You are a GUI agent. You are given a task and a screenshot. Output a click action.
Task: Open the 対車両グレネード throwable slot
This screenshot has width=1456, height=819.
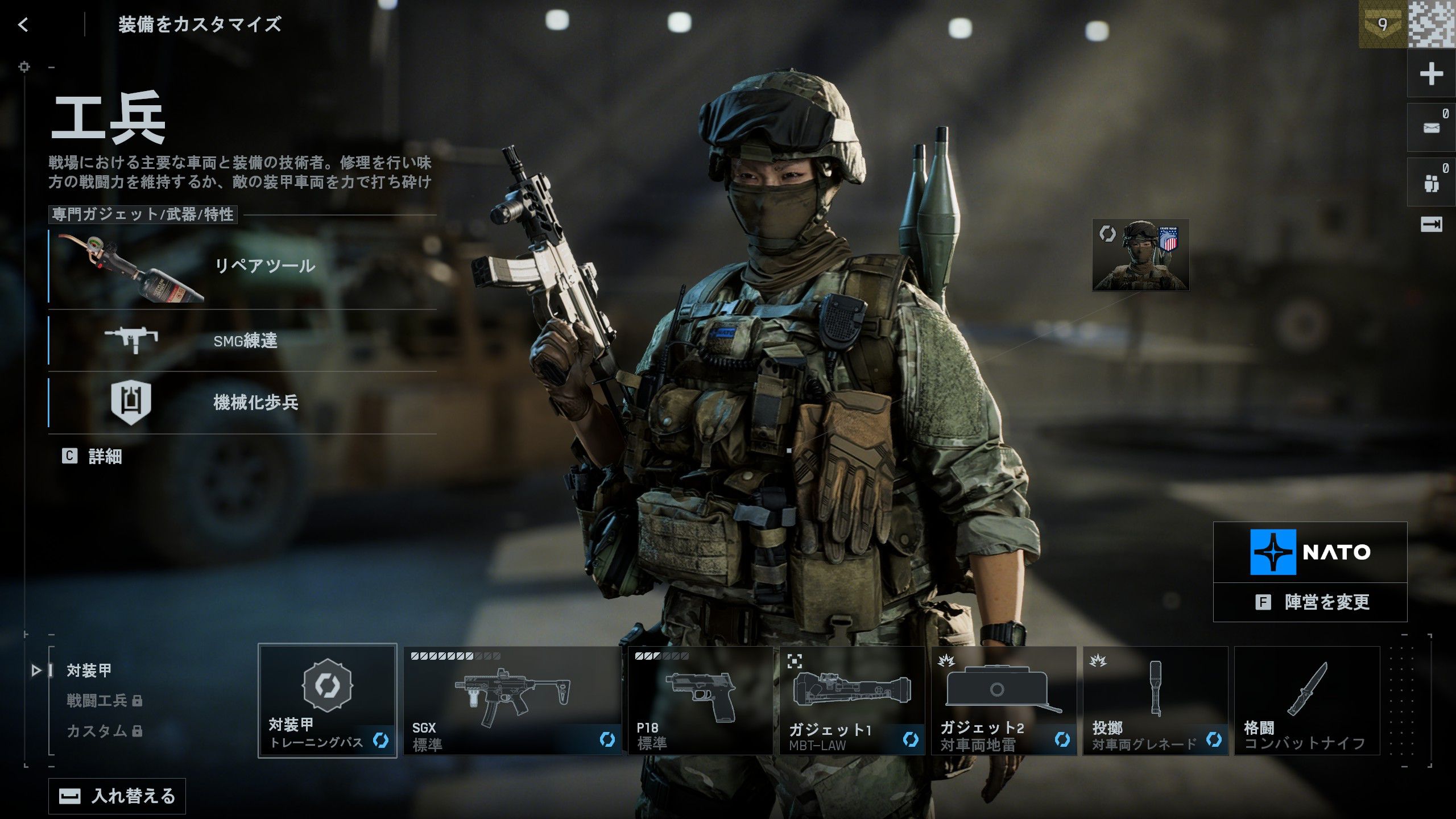click(1155, 700)
